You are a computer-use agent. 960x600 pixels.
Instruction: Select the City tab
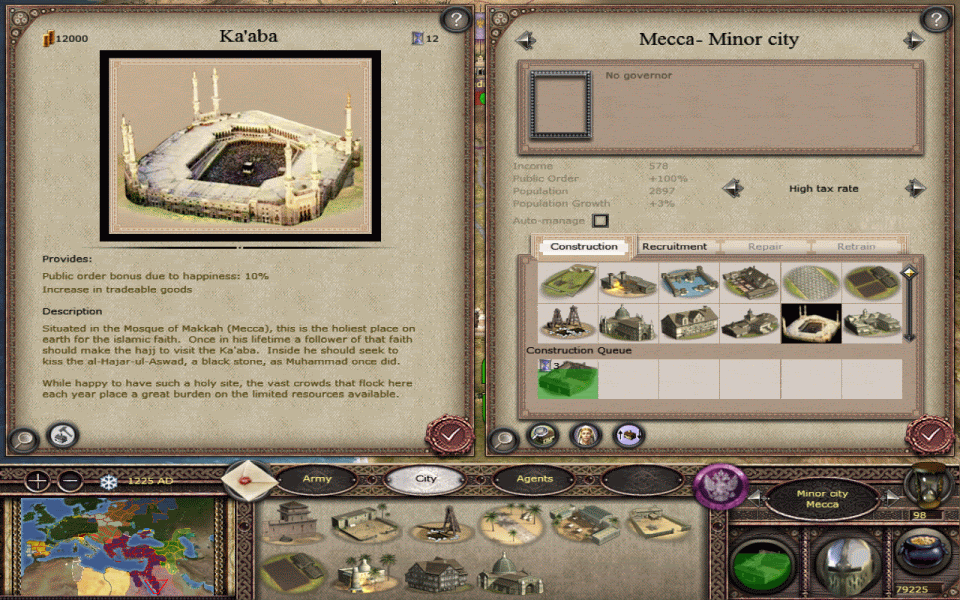pos(426,479)
